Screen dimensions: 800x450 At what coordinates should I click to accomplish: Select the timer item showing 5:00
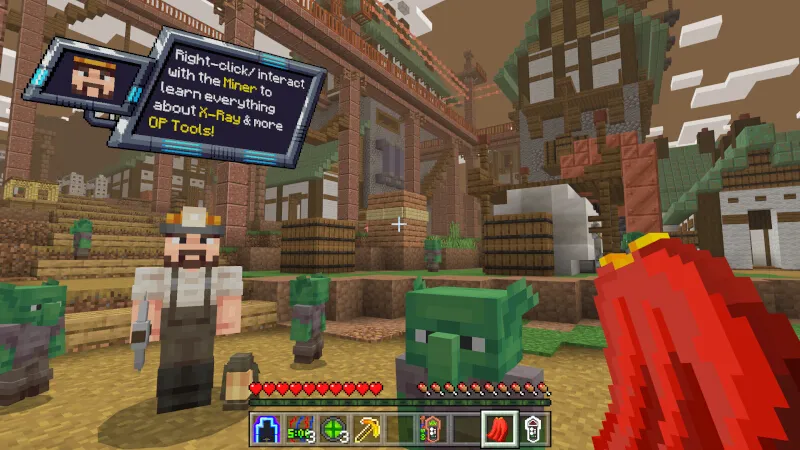pyautogui.click(x=299, y=428)
